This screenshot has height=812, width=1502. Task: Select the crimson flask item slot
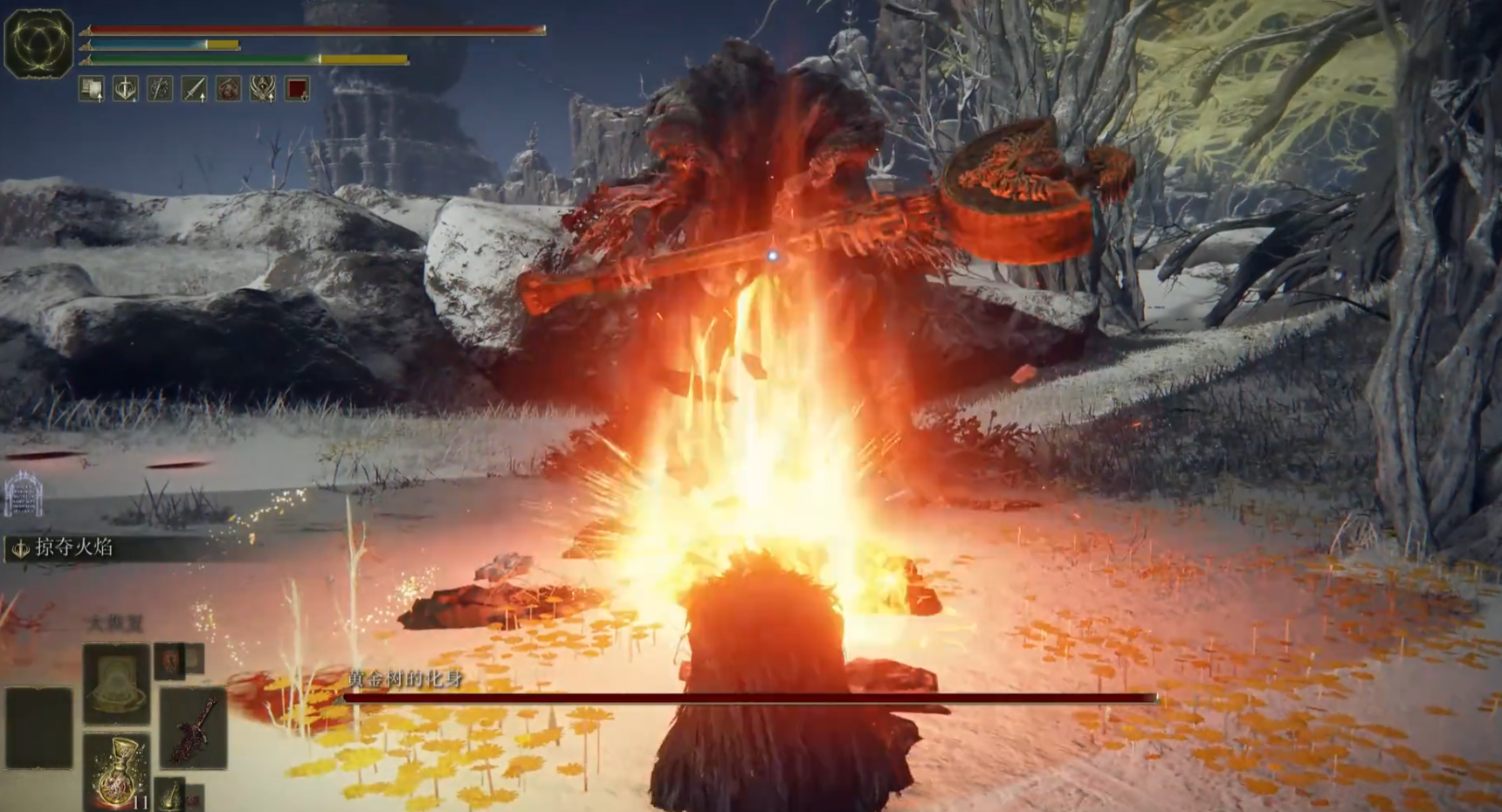[117, 772]
